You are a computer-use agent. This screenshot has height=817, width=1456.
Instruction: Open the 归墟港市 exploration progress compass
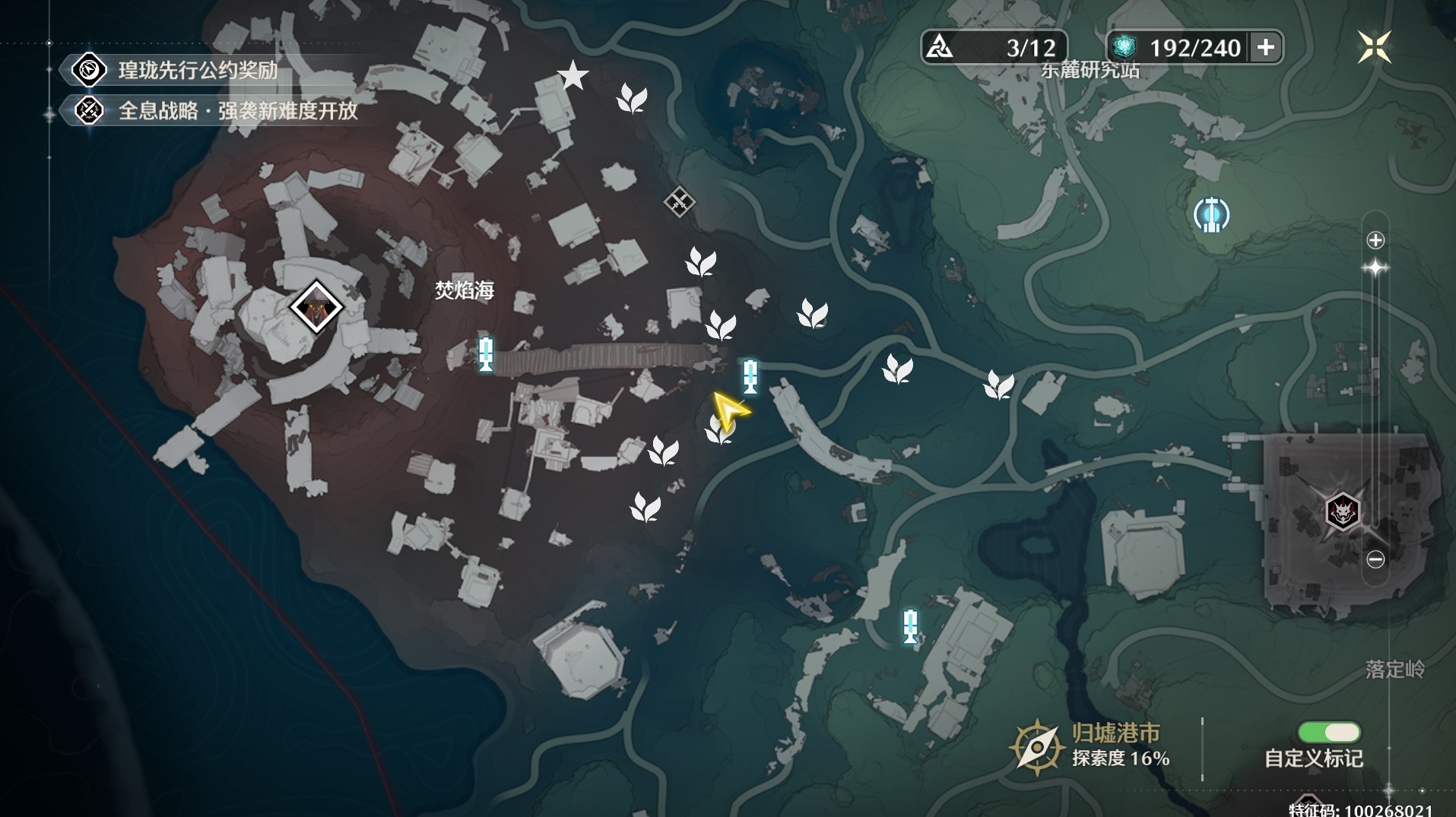tap(1036, 747)
